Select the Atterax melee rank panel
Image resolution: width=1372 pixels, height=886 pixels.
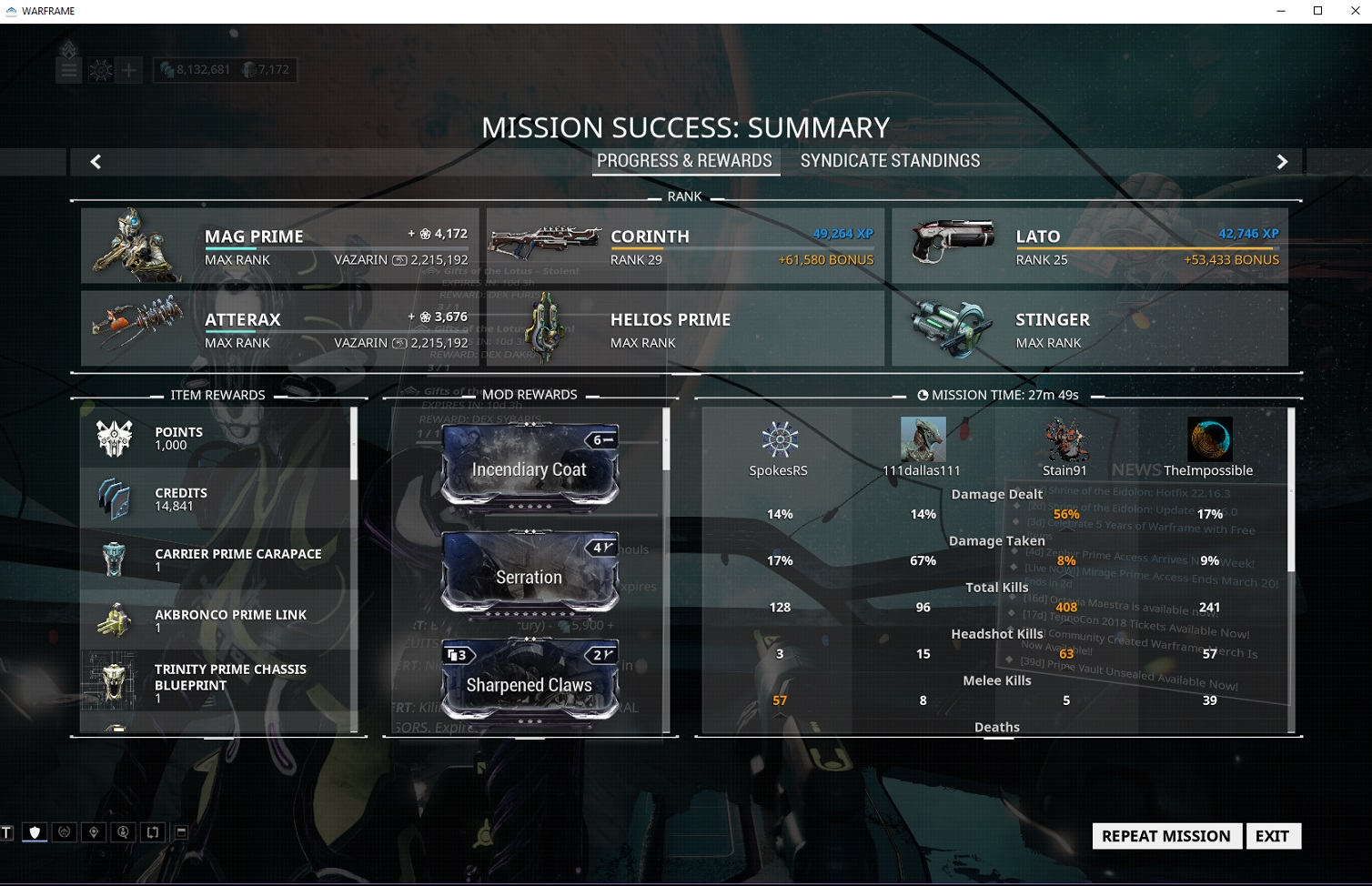(x=279, y=328)
